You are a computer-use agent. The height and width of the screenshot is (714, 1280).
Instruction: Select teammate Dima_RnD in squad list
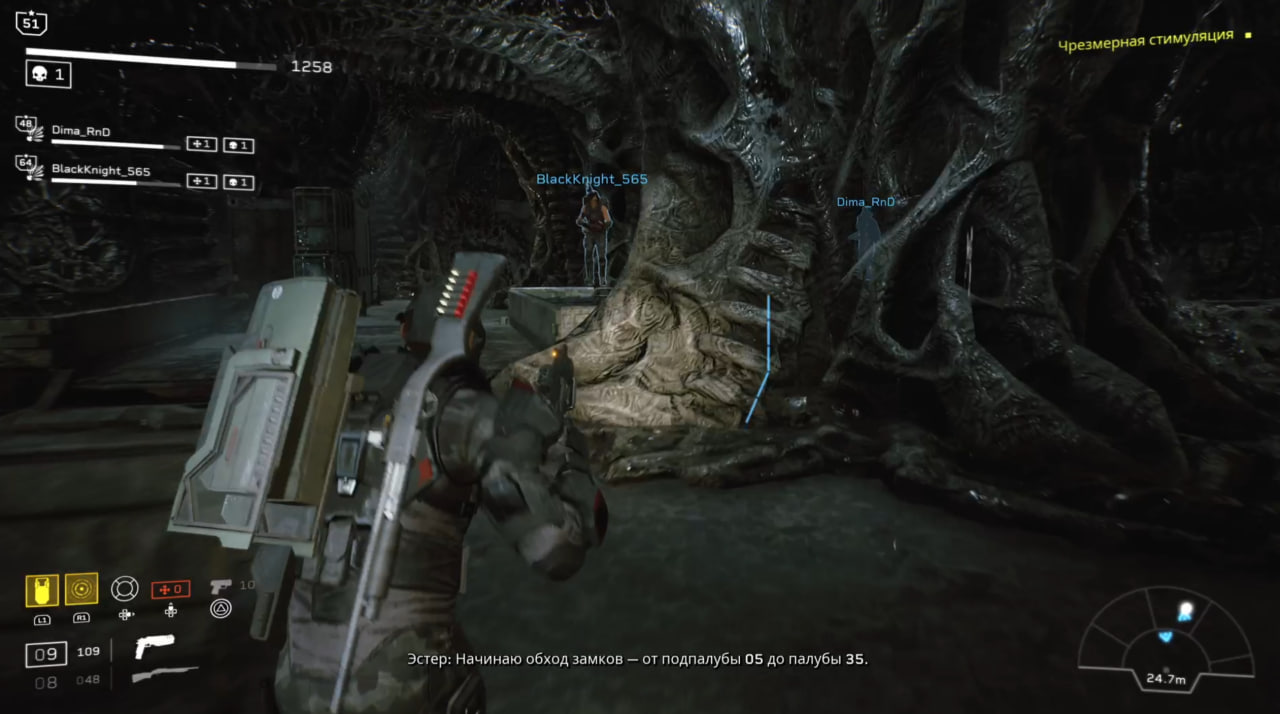coord(81,130)
